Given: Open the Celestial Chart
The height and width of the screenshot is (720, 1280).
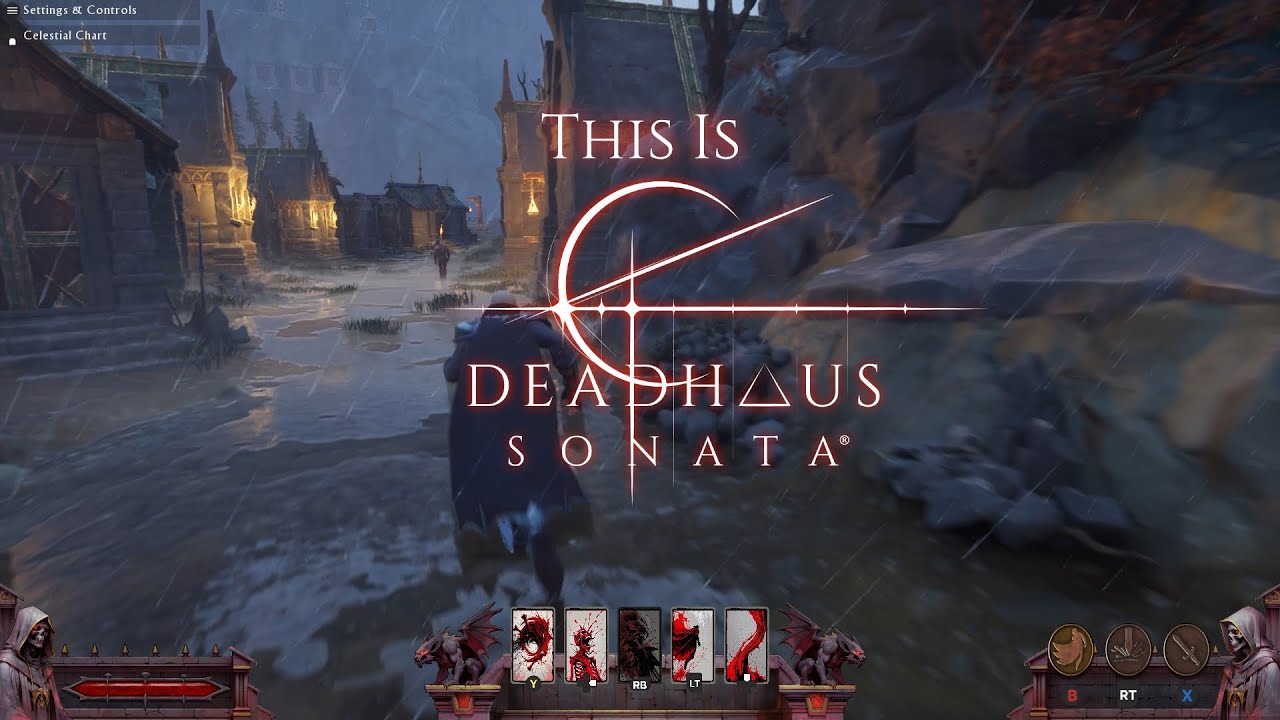Looking at the screenshot, I should pyautogui.click(x=65, y=35).
